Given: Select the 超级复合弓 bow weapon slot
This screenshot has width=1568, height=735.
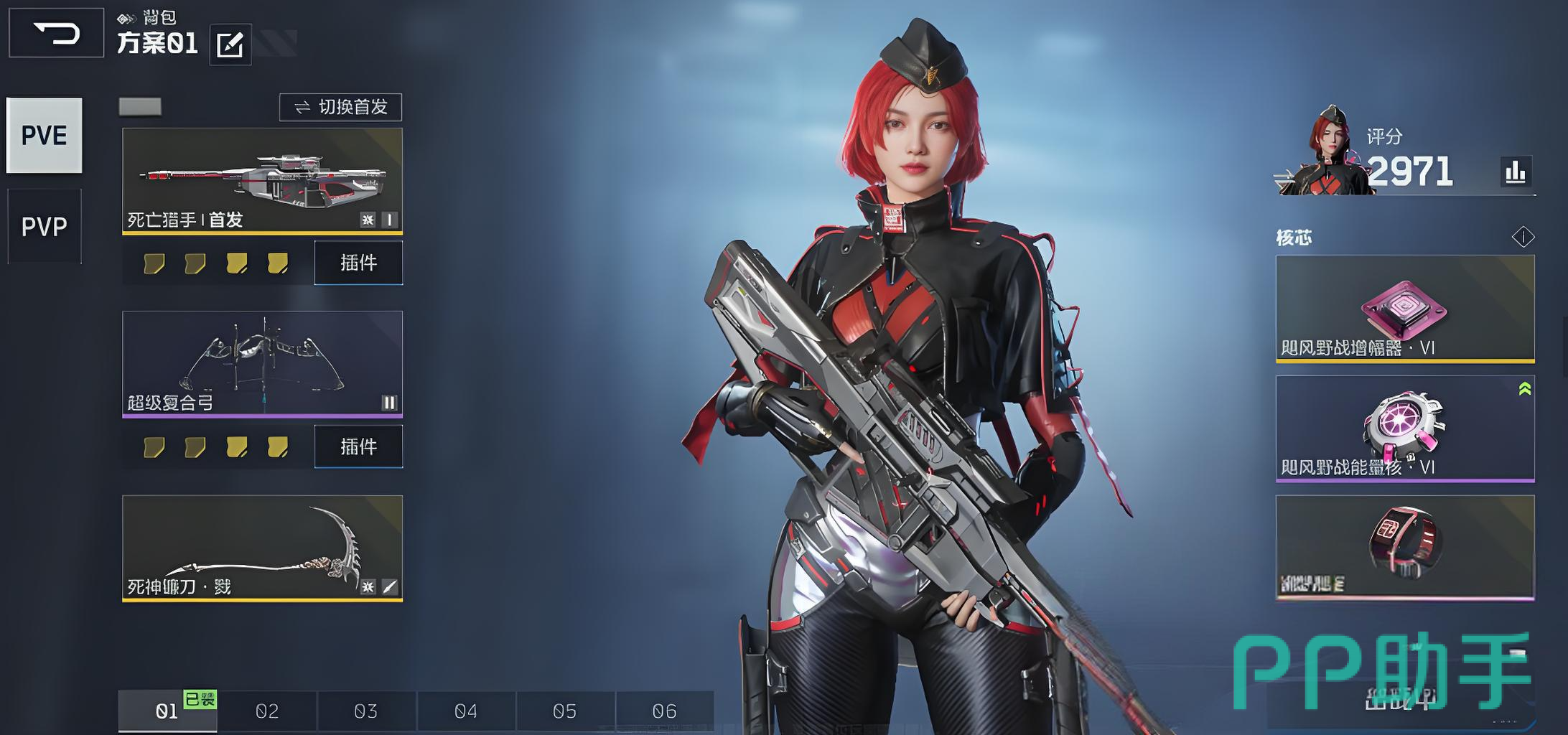Looking at the screenshot, I should tap(262, 363).
